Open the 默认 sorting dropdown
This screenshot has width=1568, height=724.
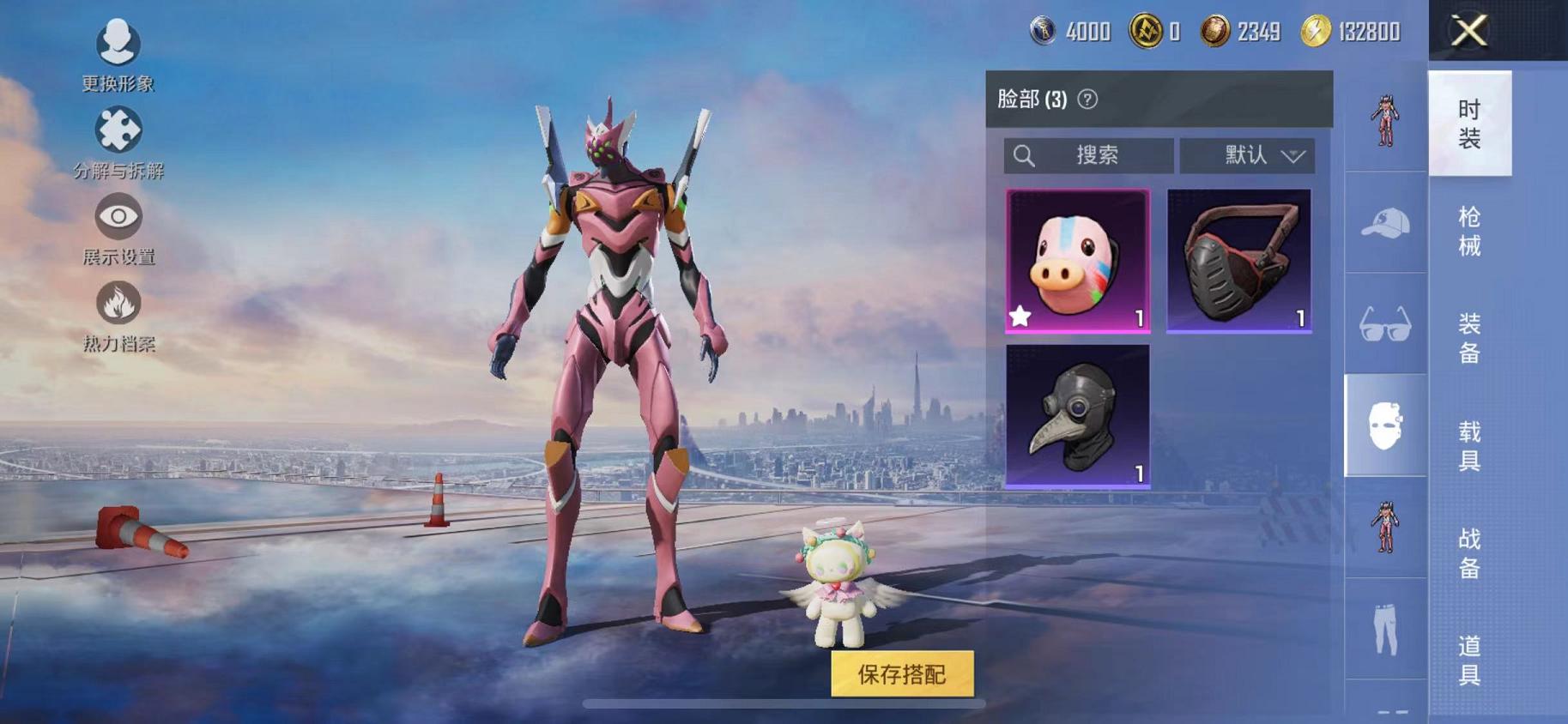point(1246,155)
